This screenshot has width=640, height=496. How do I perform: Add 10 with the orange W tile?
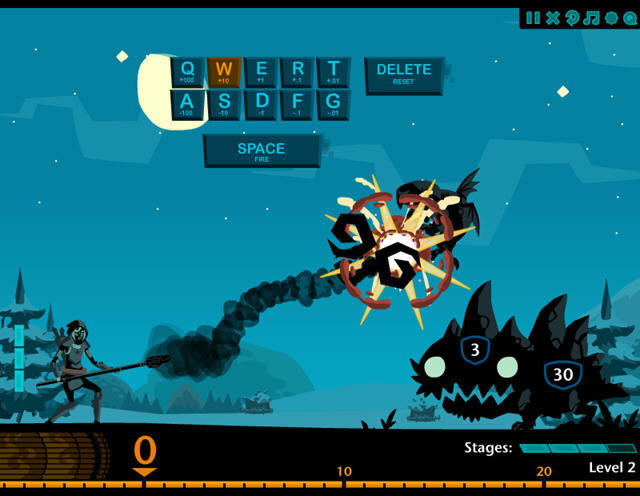point(224,71)
